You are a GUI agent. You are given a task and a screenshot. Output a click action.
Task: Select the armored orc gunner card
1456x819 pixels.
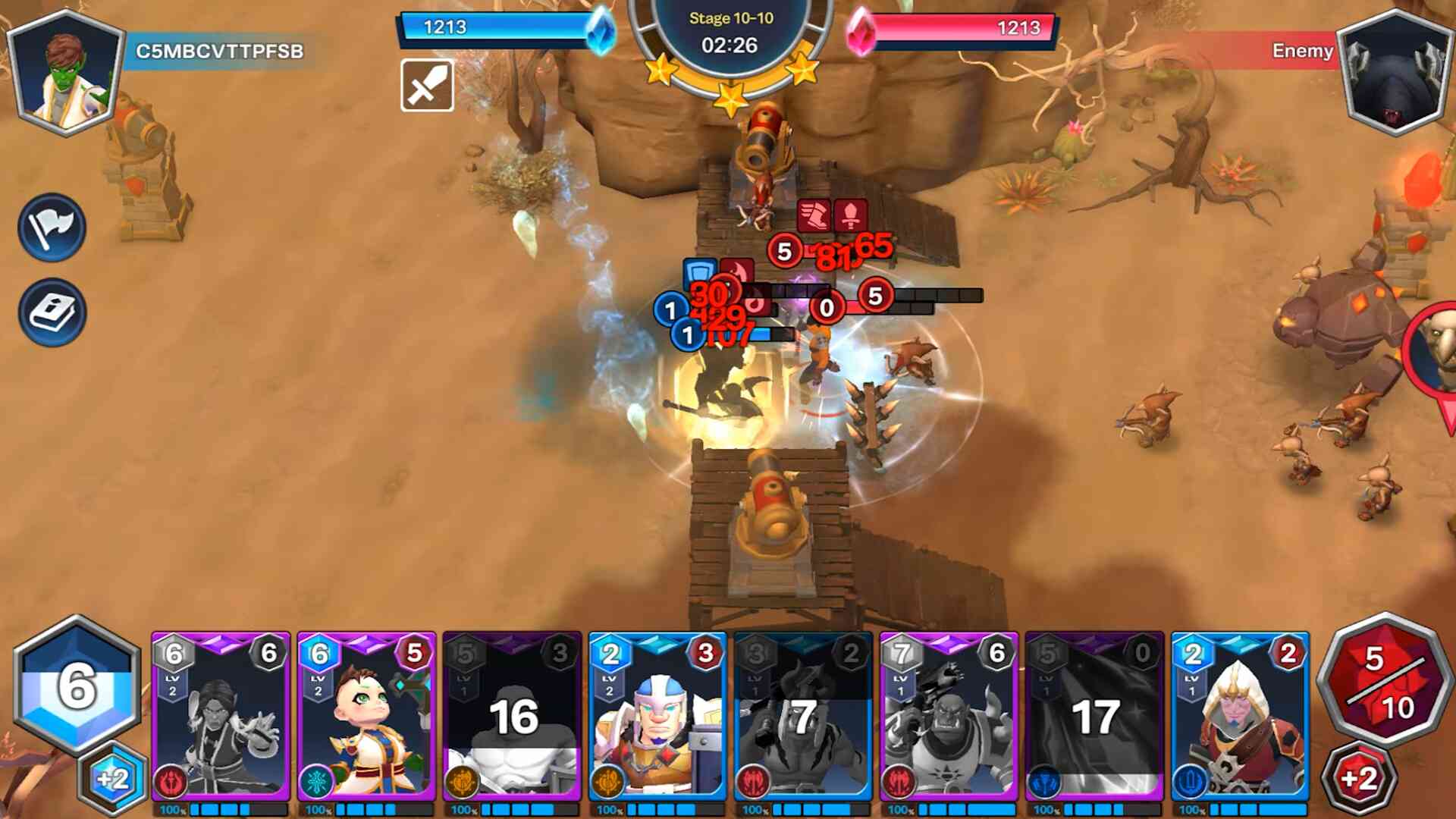(949, 717)
